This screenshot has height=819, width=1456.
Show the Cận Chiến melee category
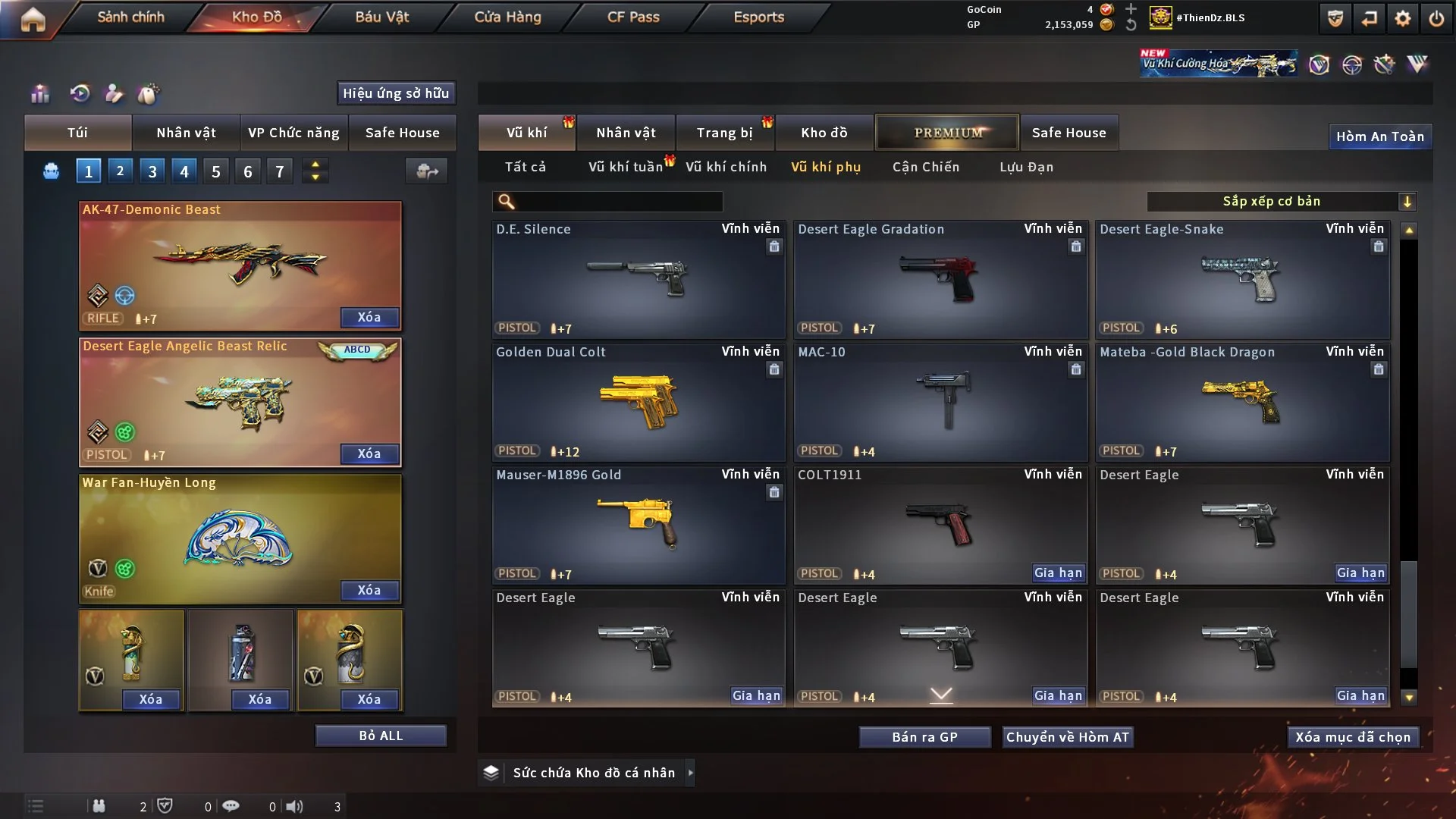point(926,167)
